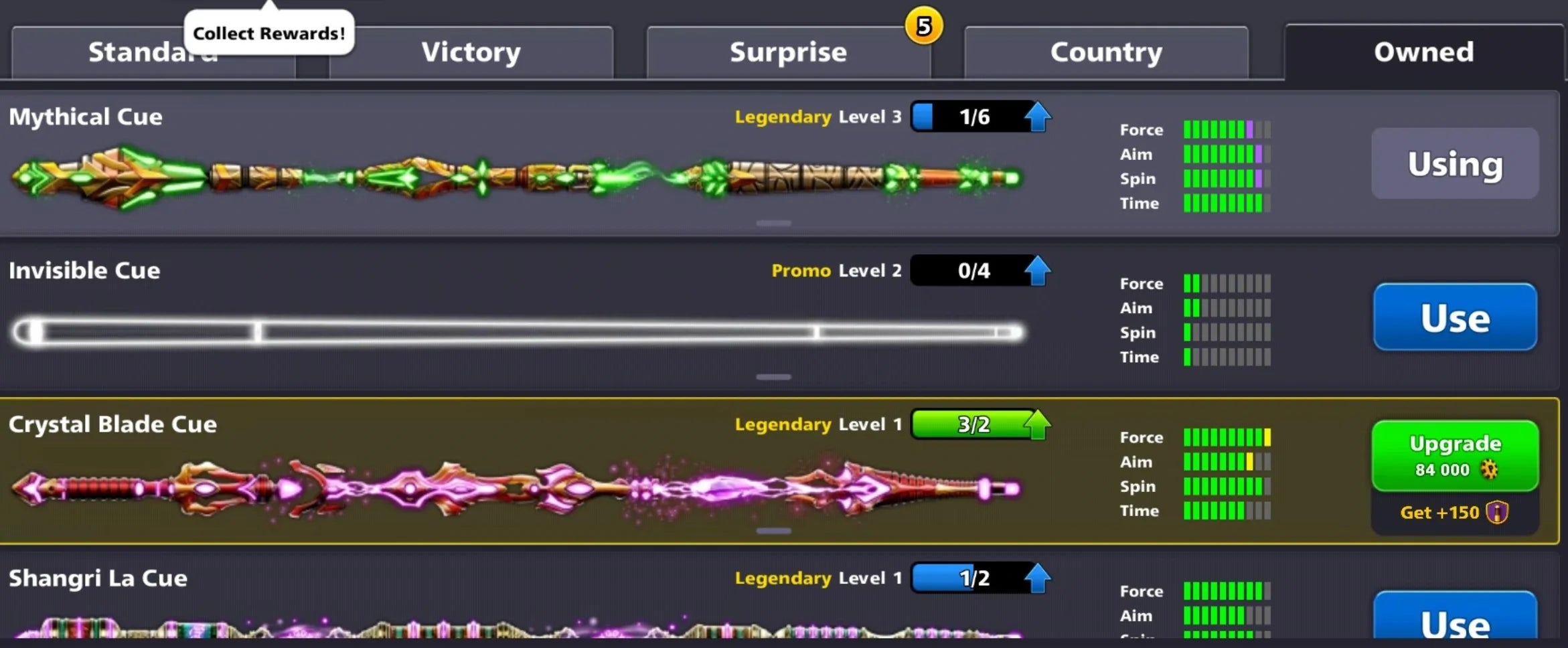Image resolution: width=1568 pixels, height=648 pixels.
Task: Tap Upgrade for 84 000 coins
Action: [x=1454, y=456]
